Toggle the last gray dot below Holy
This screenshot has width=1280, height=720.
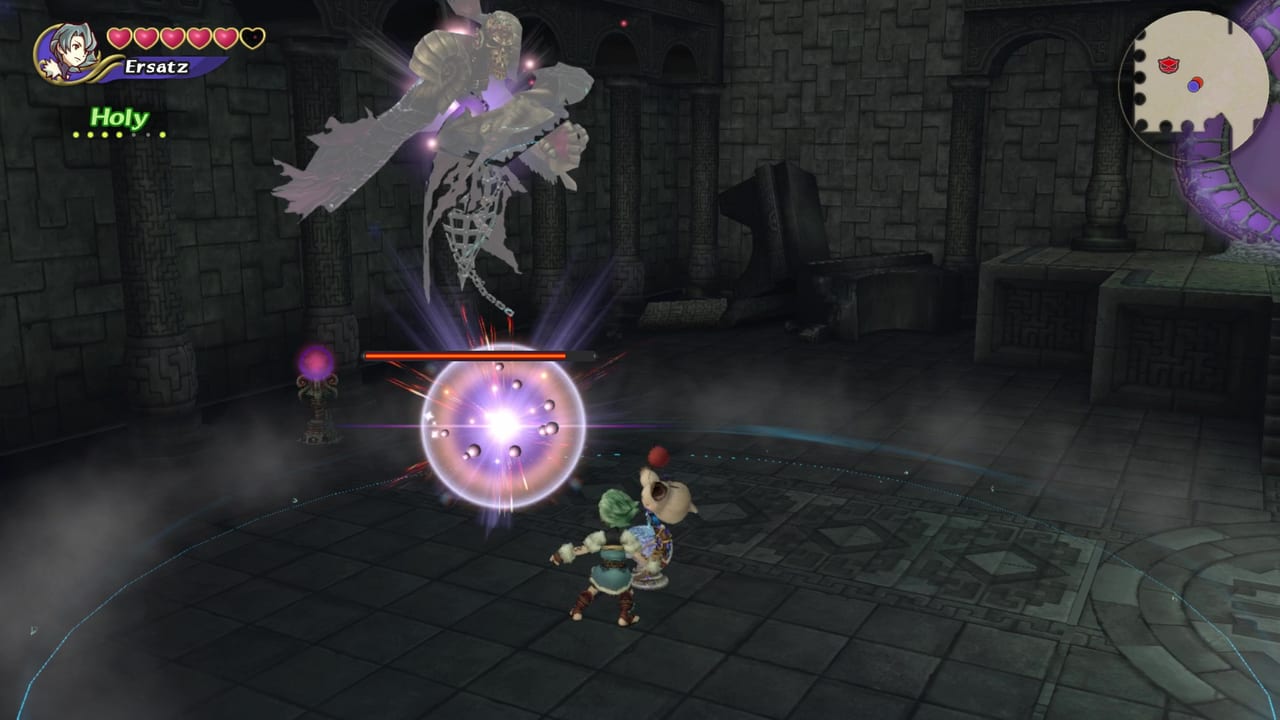pyautogui.click(x=147, y=134)
